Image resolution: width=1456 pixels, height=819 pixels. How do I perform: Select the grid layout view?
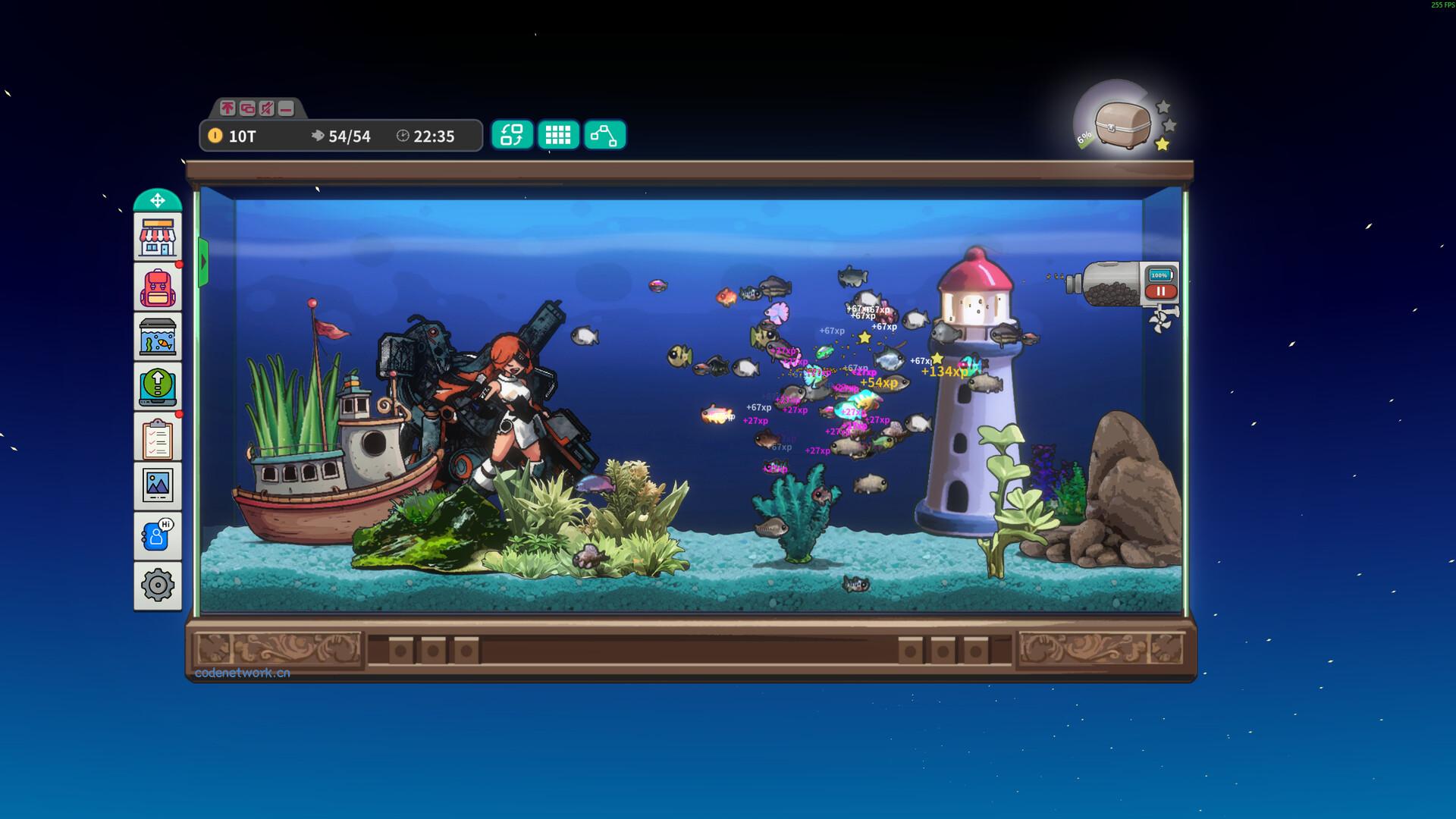559,135
